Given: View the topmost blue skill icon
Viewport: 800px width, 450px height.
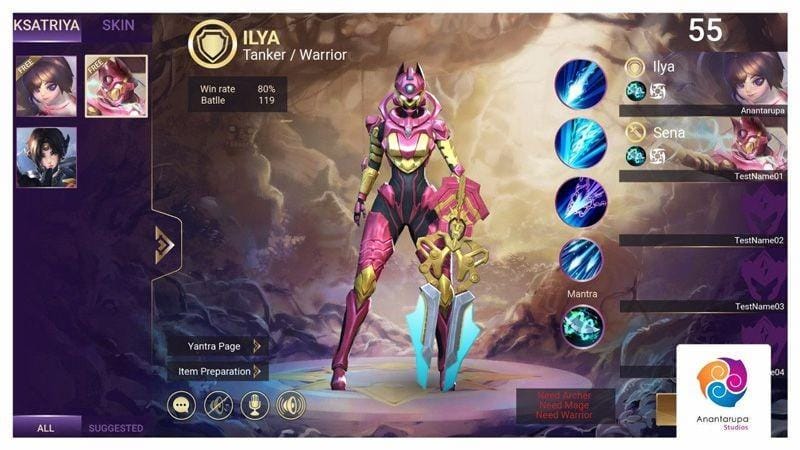Looking at the screenshot, I should (x=581, y=83).
